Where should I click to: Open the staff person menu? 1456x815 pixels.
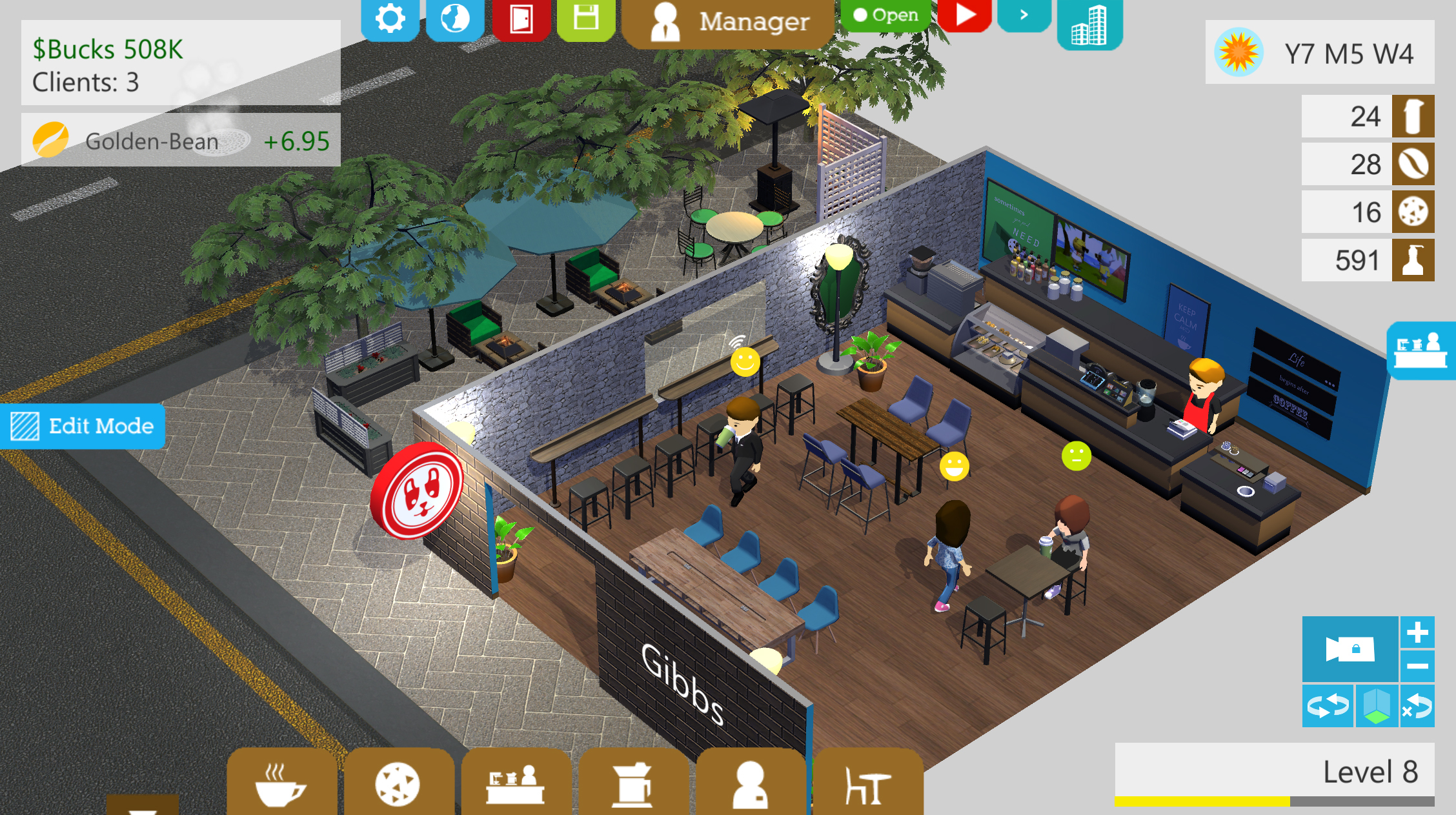(750, 783)
